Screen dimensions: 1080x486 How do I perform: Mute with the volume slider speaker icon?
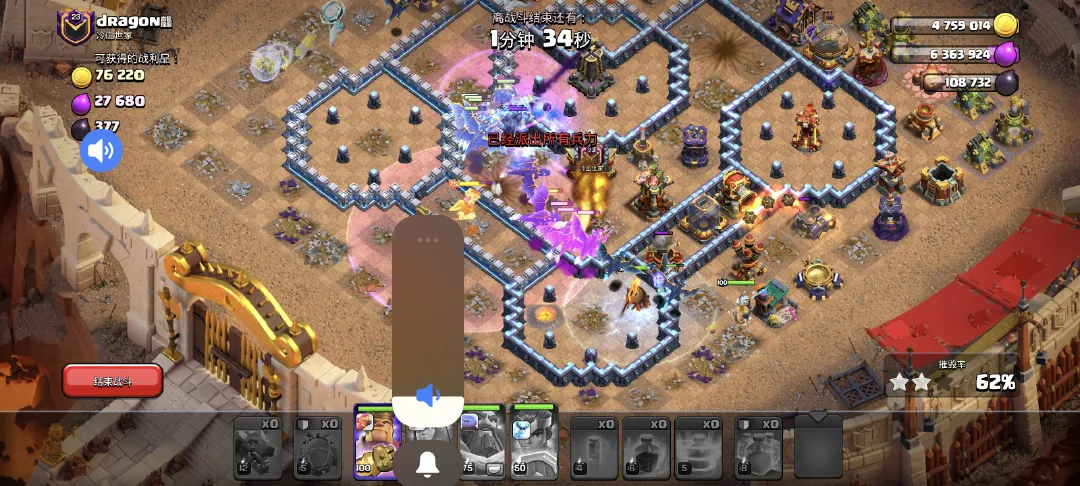point(428,396)
